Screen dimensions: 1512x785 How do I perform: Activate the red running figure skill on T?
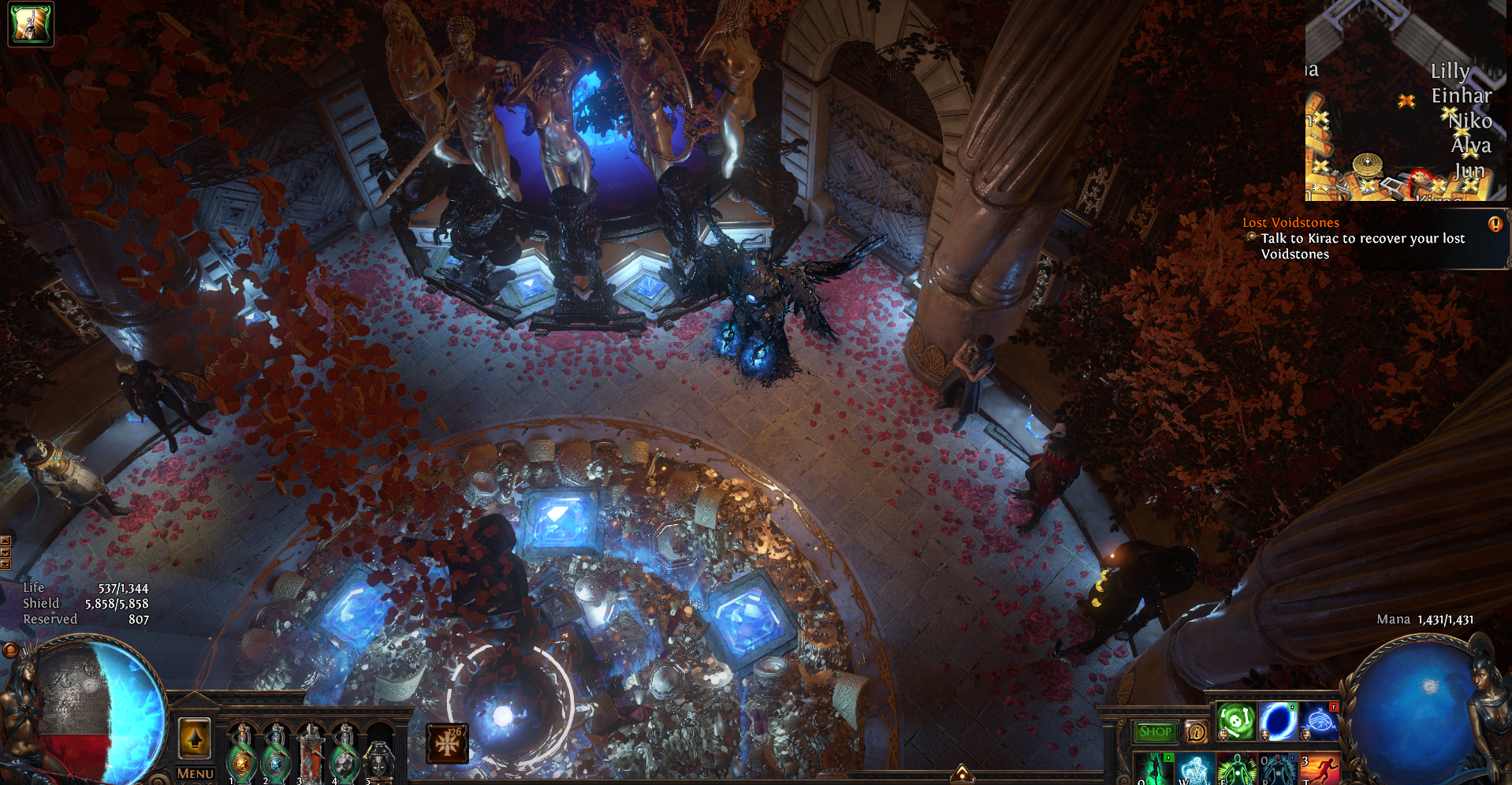1318,770
